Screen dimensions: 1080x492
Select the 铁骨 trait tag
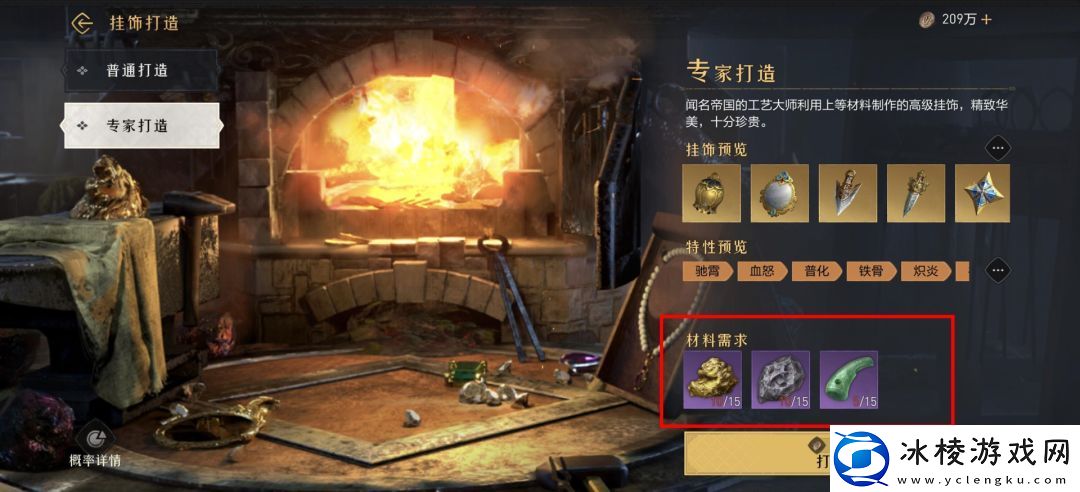pos(871,271)
